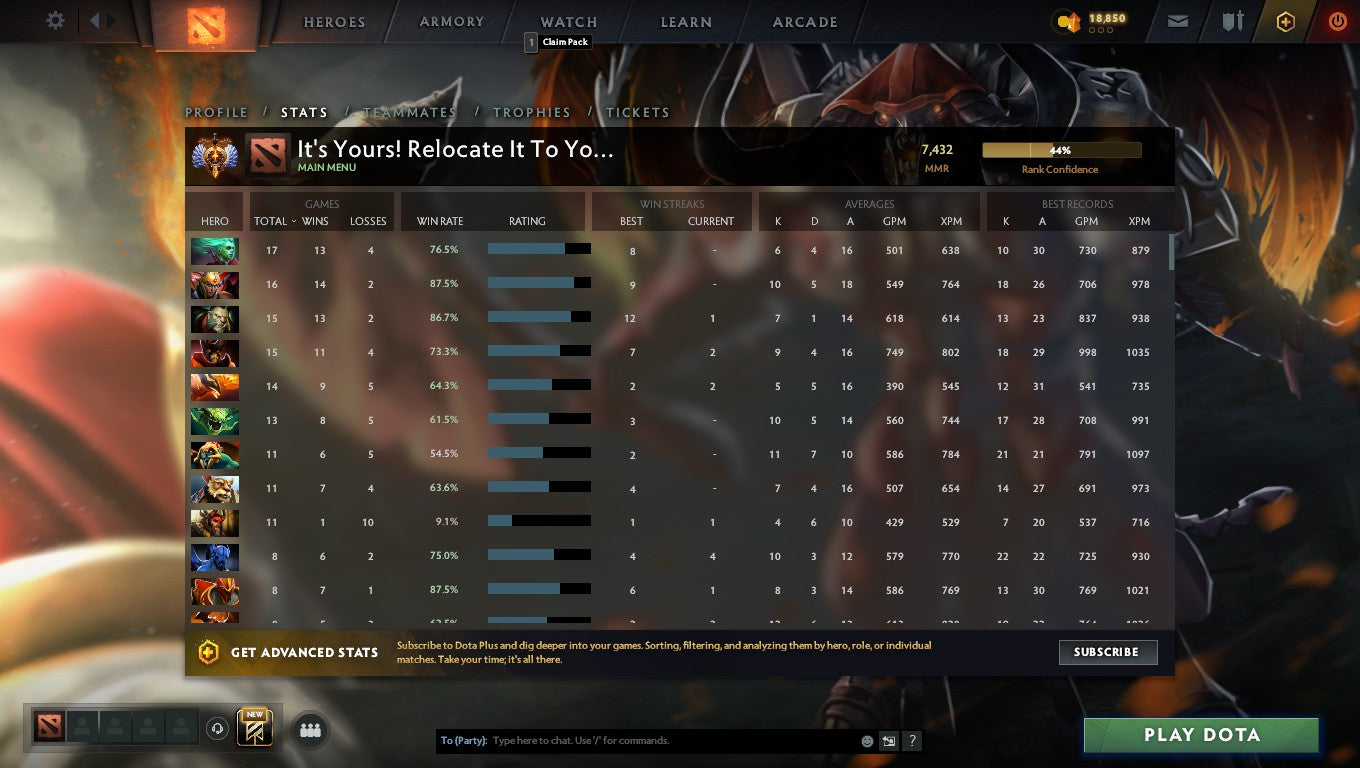Click the red power button to exit
This screenshot has height=768, width=1360.
1338,20
